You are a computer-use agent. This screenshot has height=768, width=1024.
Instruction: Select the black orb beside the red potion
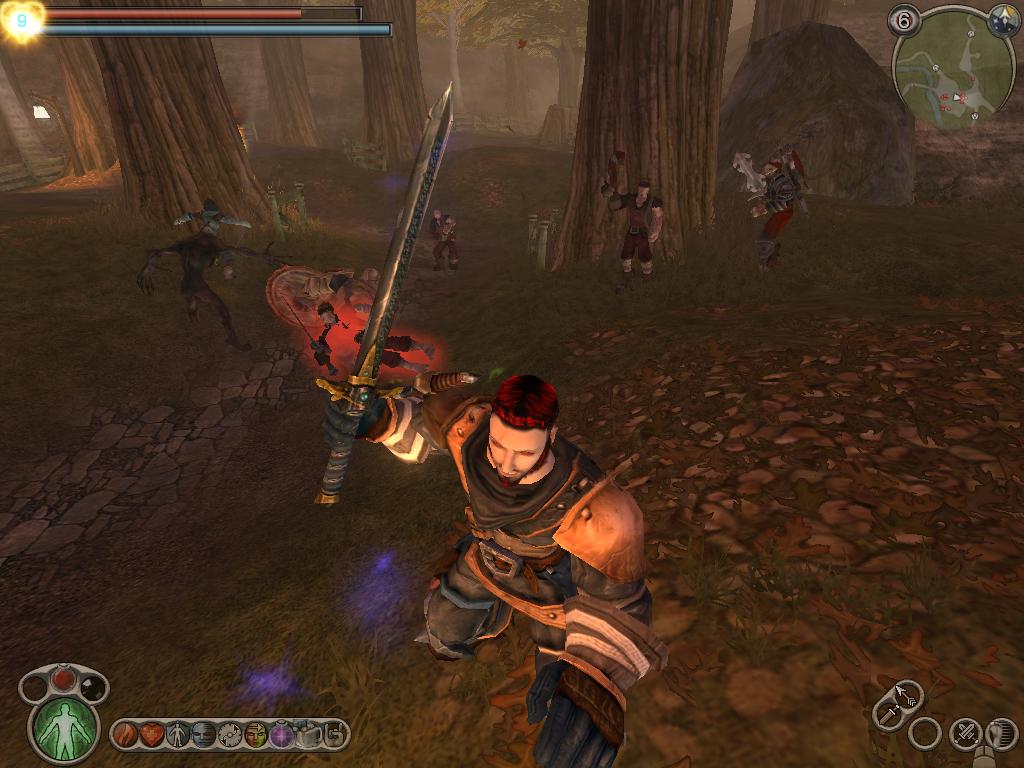click(x=91, y=687)
